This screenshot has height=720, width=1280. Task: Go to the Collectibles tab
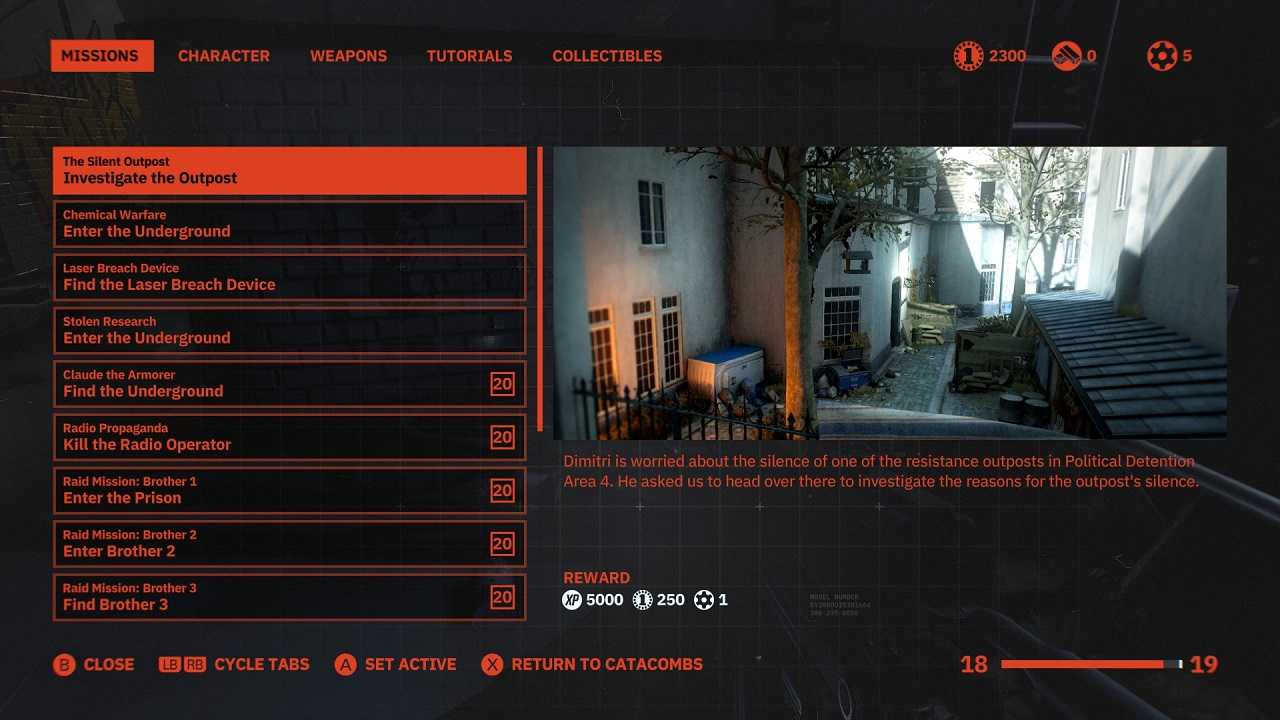[x=607, y=56]
